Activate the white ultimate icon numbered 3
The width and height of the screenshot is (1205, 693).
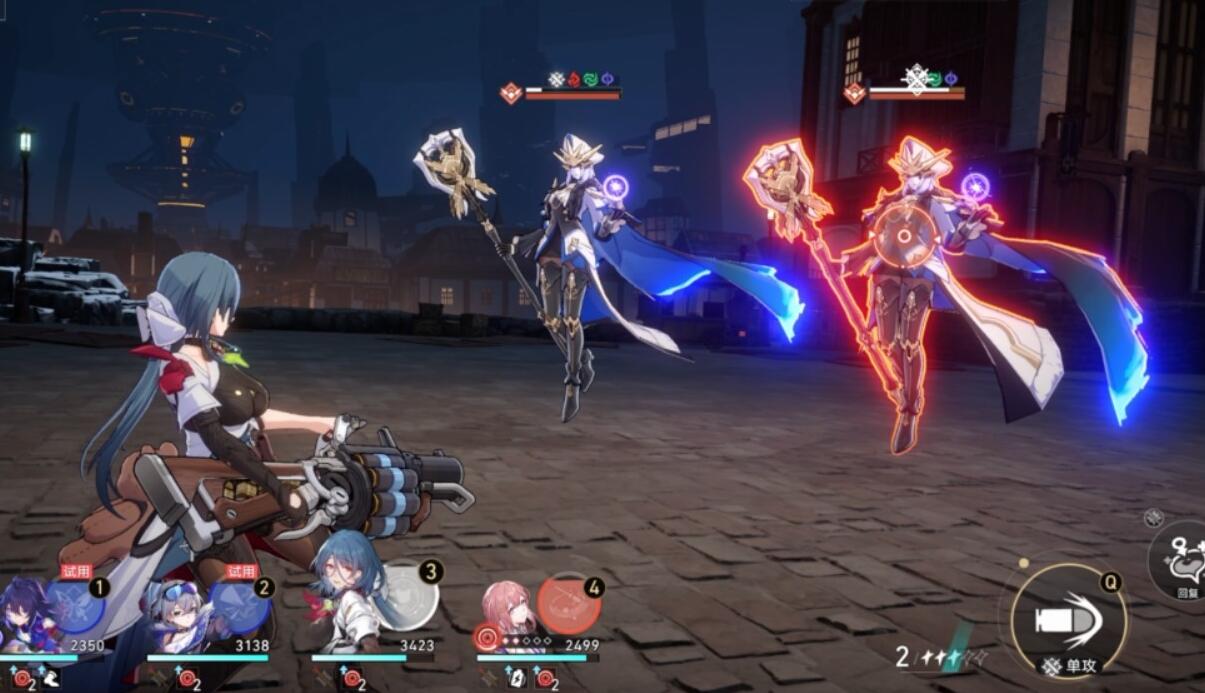pyautogui.click(x=408, y=598)
